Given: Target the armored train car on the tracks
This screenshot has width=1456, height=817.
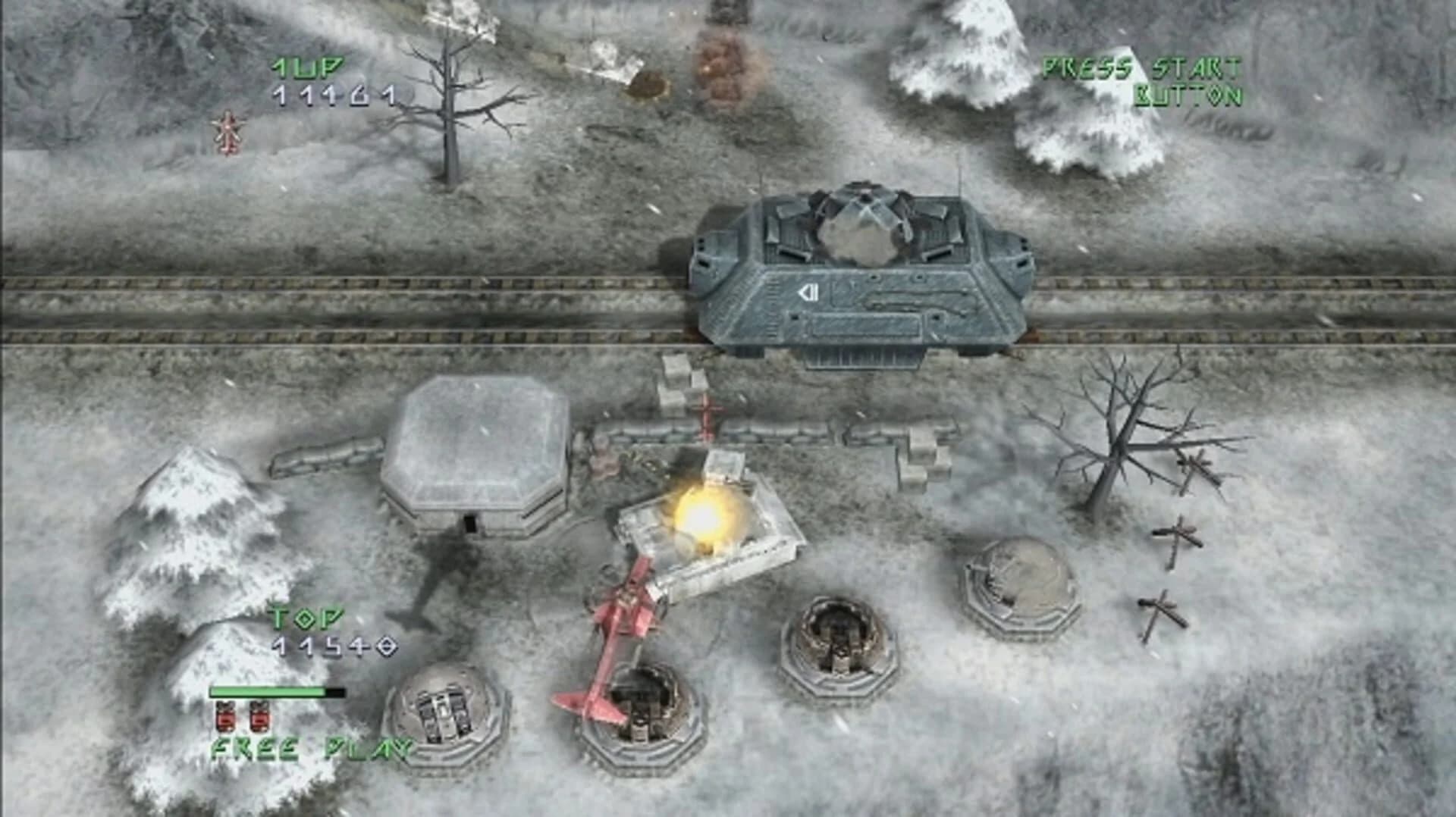Looking at the screenshot, I should coord(864,273).
